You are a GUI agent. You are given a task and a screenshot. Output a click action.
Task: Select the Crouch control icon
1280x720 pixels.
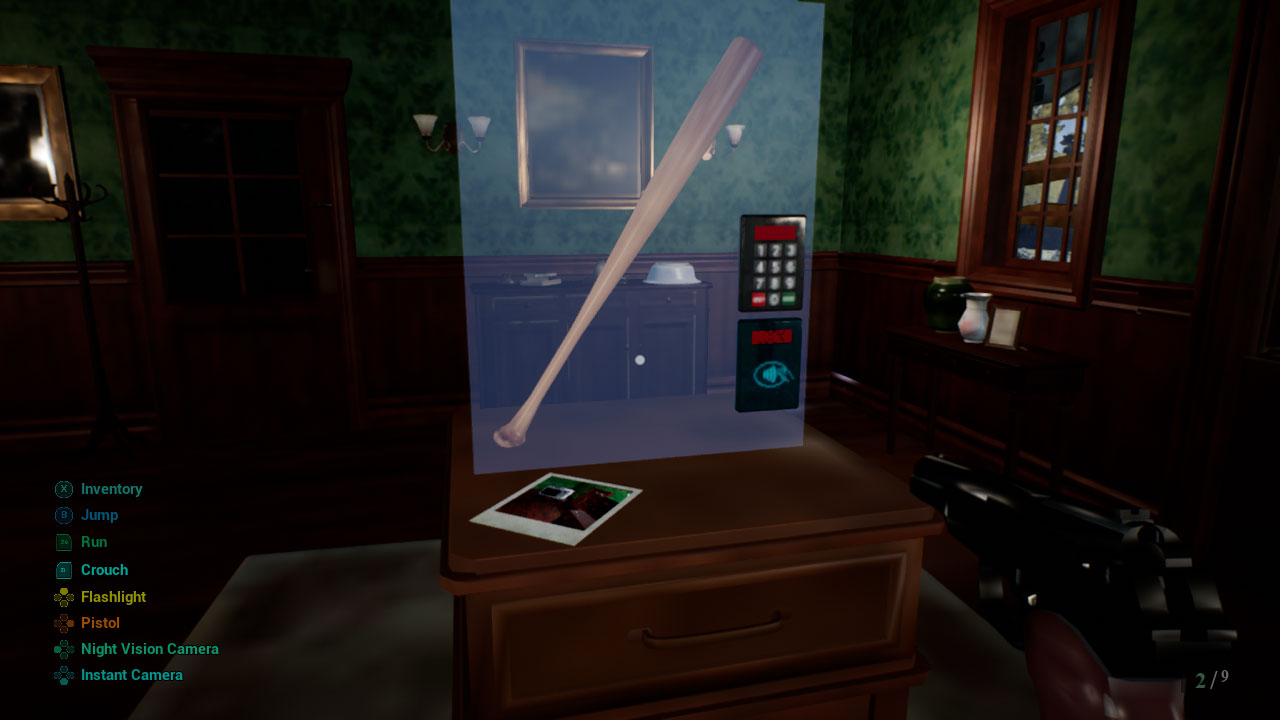click(x=61, y=569)
